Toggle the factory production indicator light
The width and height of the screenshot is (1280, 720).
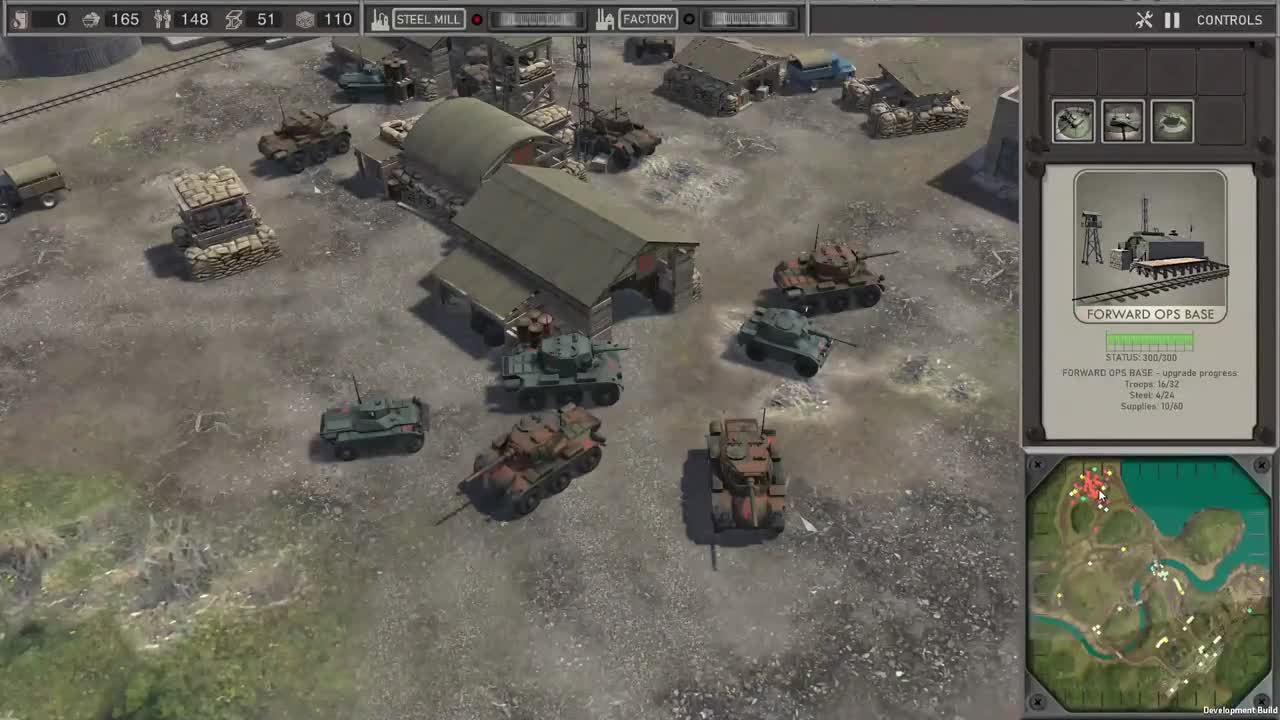(690, 18)
